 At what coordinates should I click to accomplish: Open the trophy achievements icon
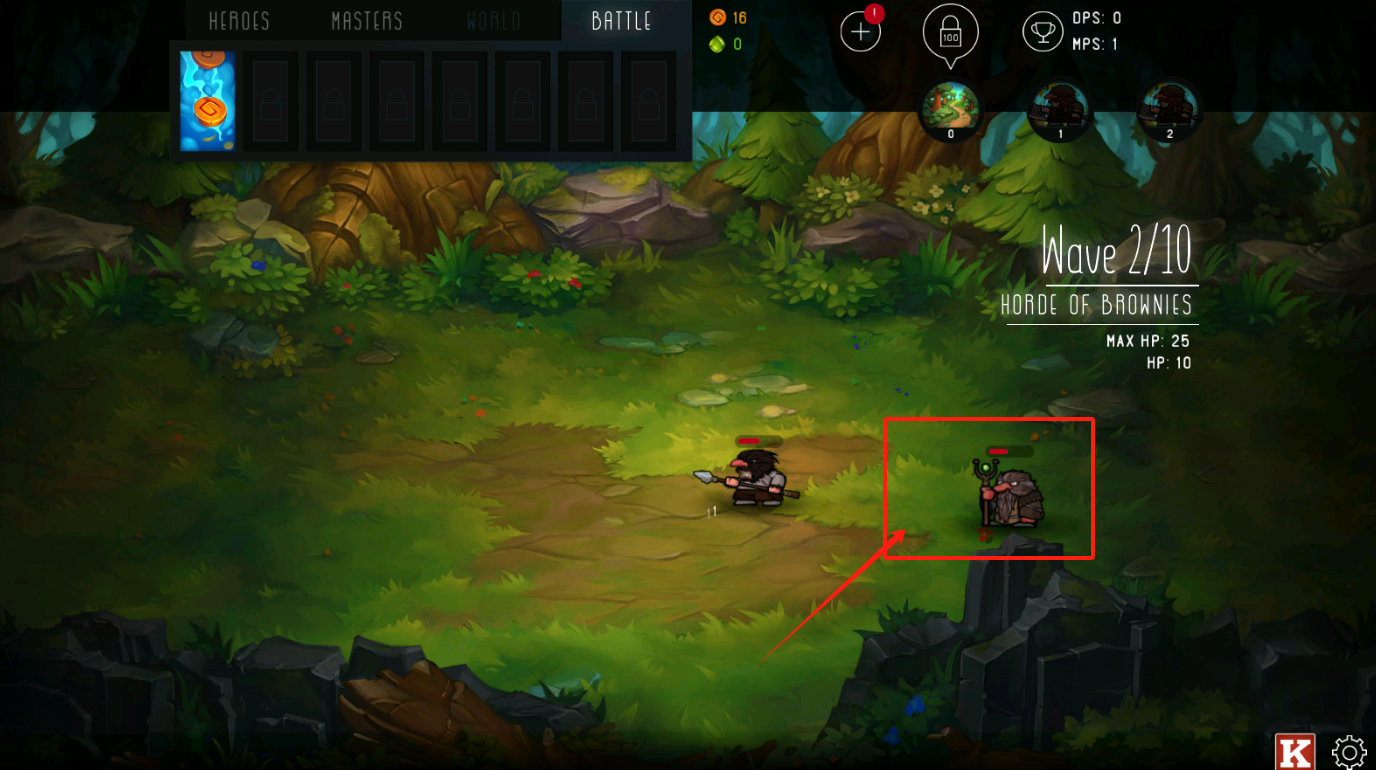[x=1042, y=32]
